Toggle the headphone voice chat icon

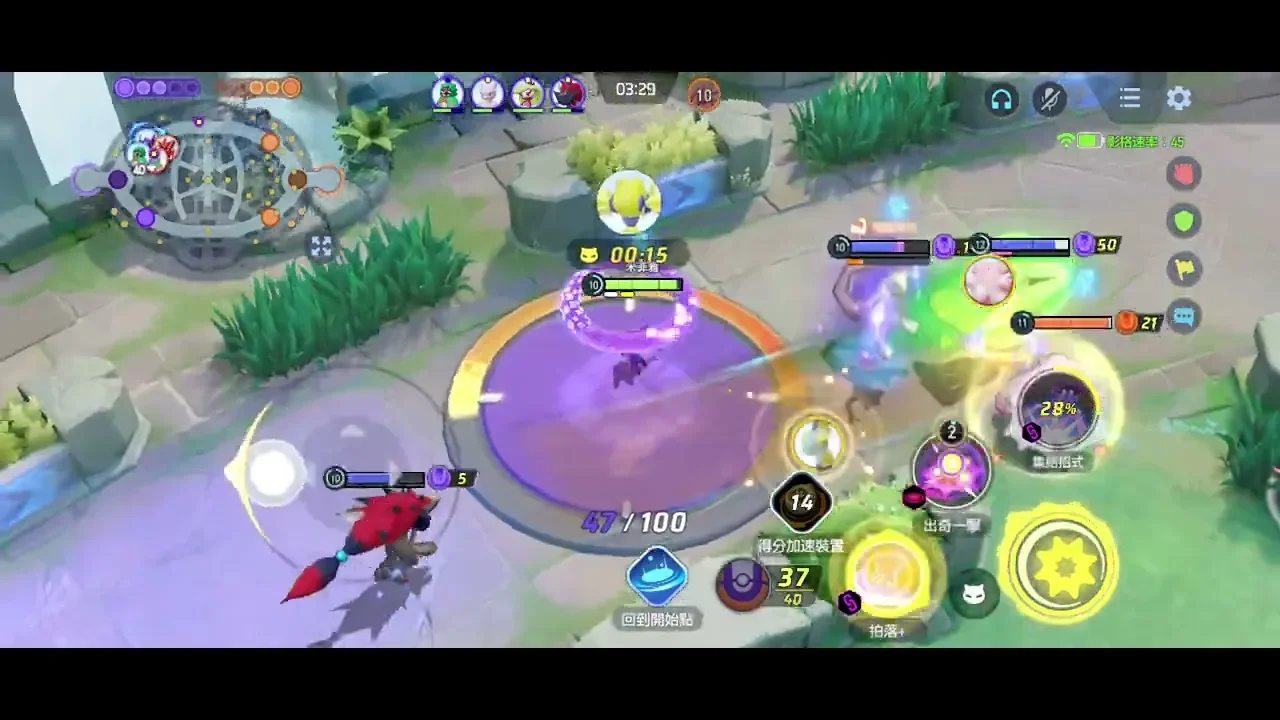pyautogui.click(x=1001, y=98)
